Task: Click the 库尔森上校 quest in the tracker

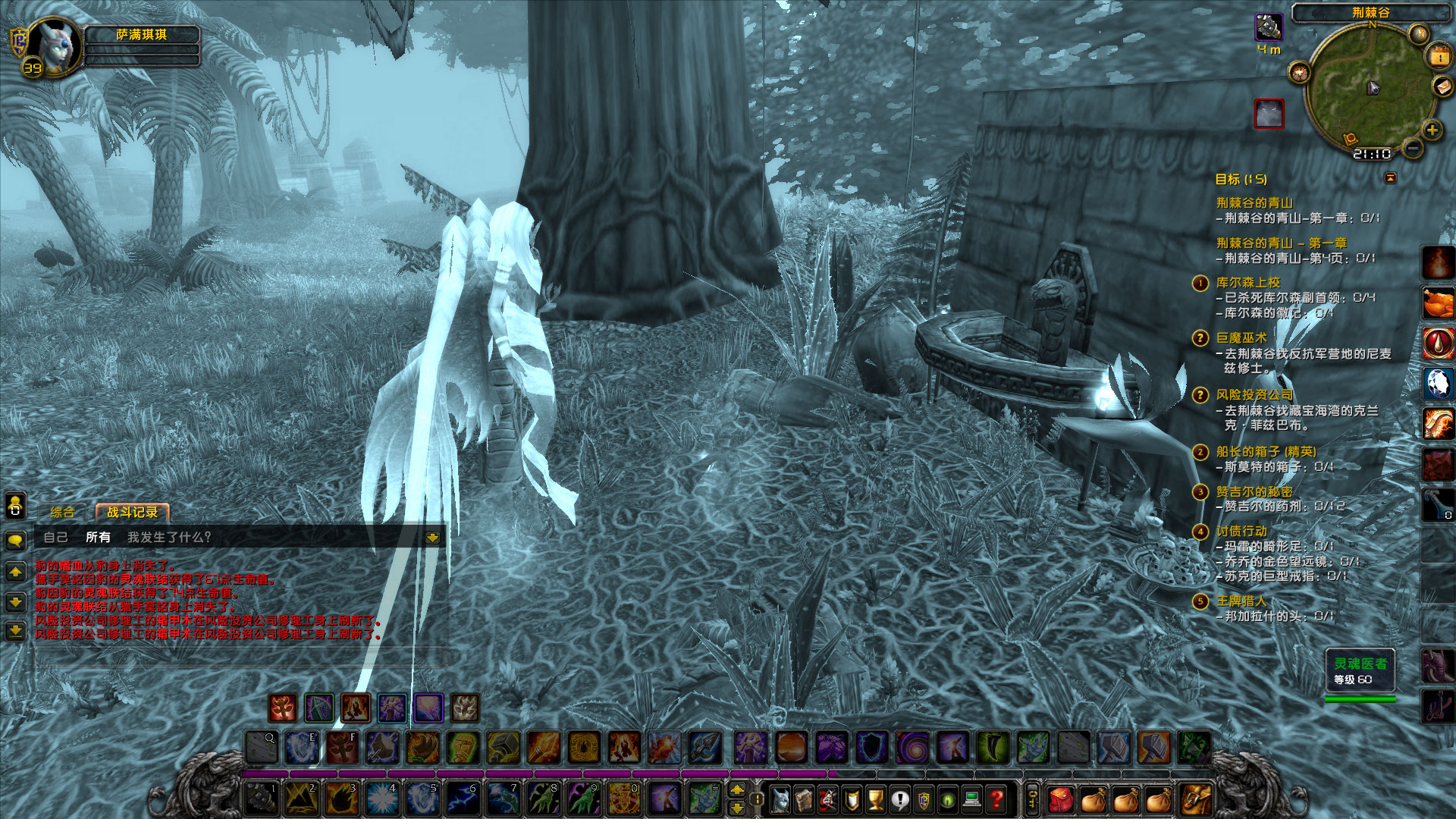Action: 1247,283
